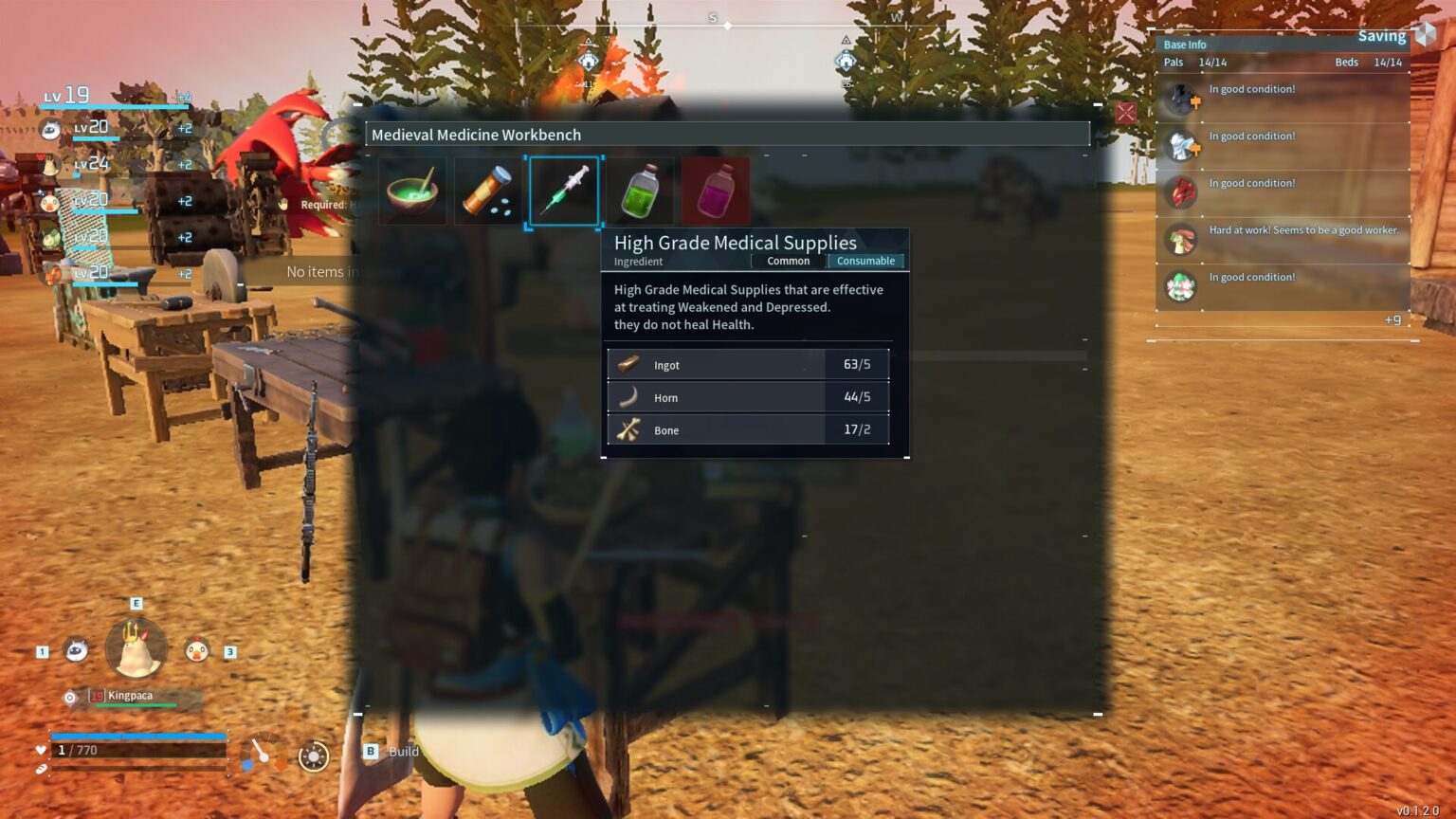Open the first In good condition pal portrait
This screenshot has width=1456, height=819.
pyautogui.click(x=1181, y=99)
